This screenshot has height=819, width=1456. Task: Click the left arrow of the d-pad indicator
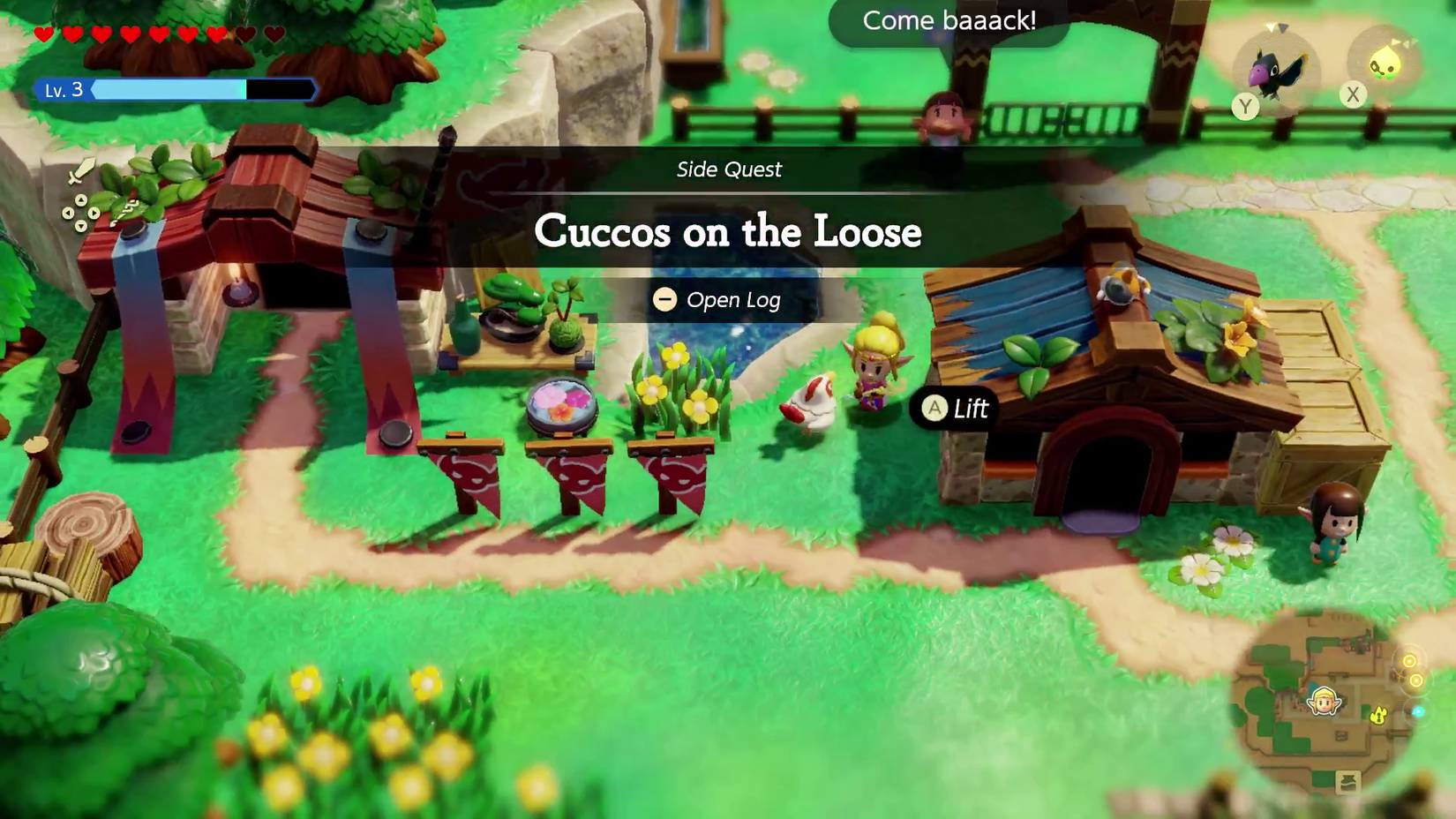click(68, 213)
